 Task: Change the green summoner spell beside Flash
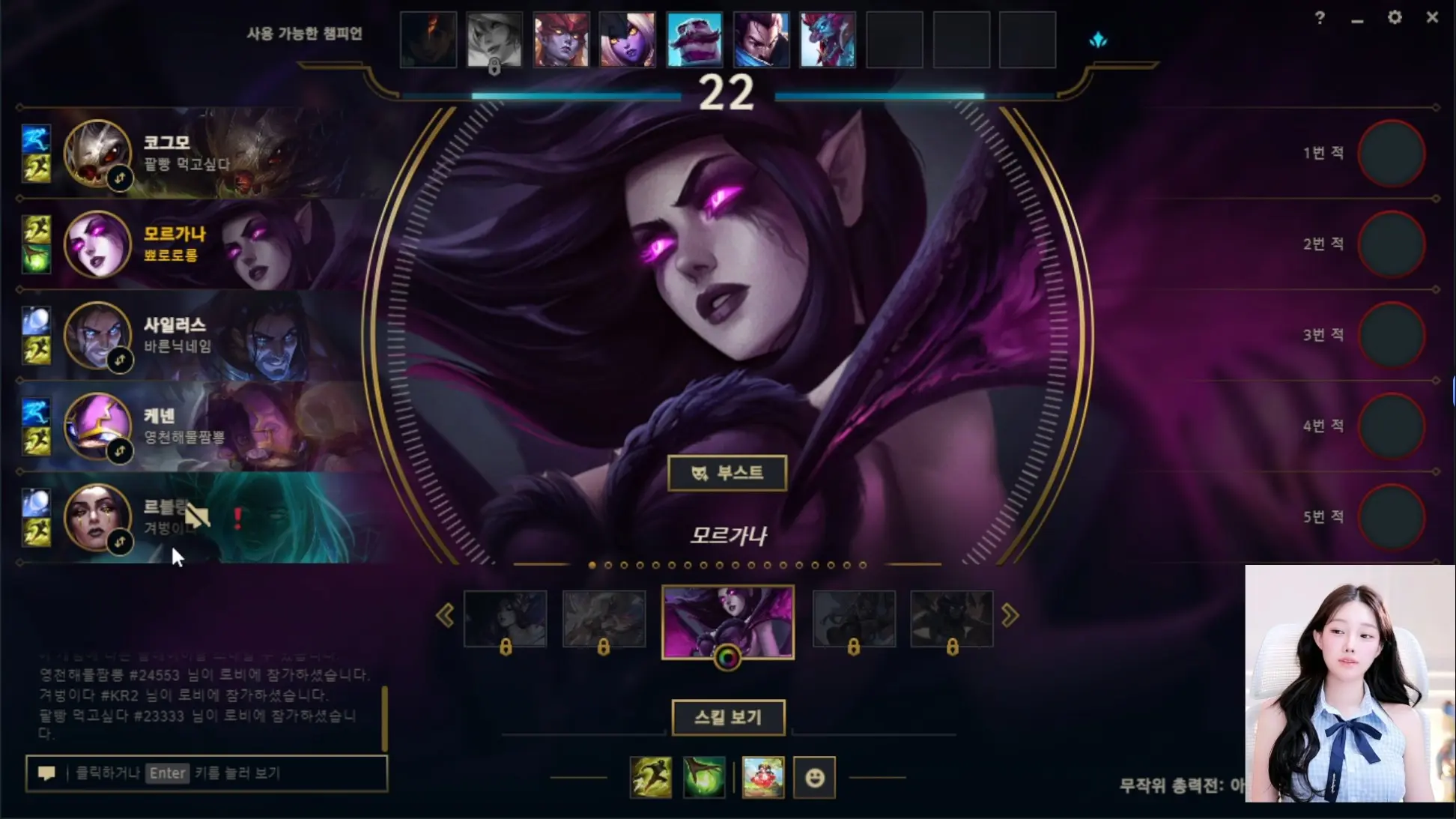(703, 777)
